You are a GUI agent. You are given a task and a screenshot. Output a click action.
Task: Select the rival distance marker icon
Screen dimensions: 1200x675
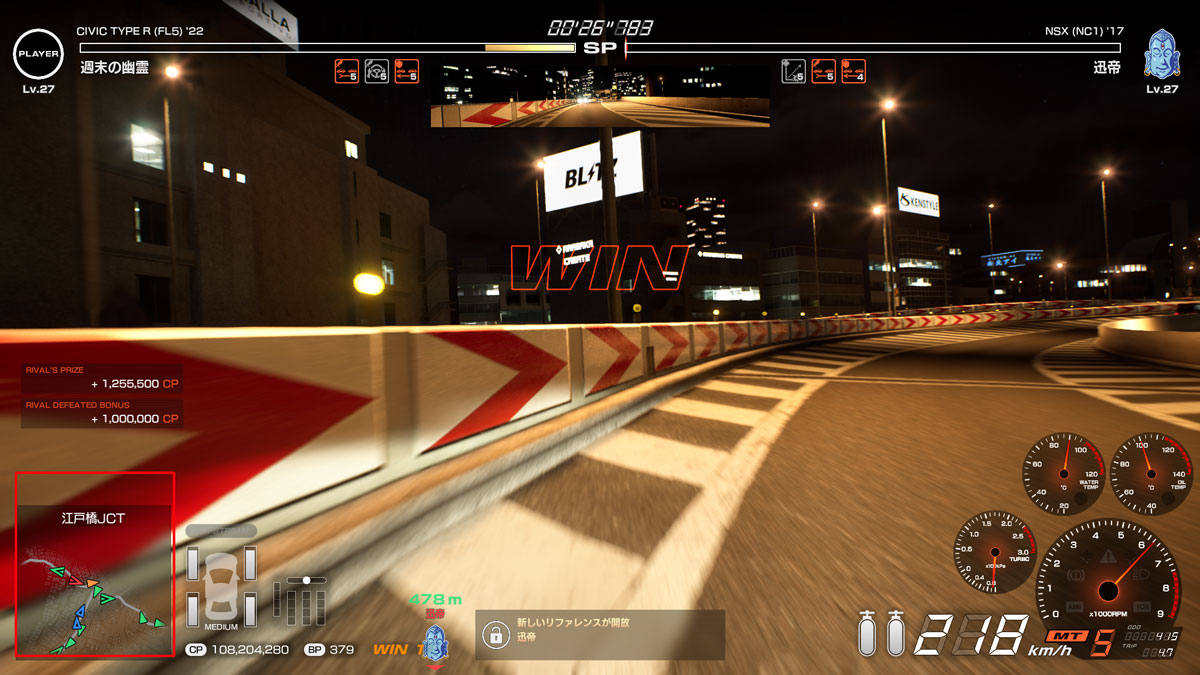pyautogui.click(x=434, y=641)
